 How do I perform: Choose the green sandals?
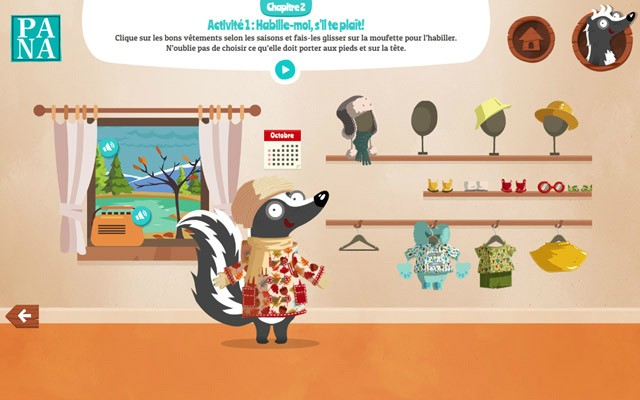pyautogui.click(x=579, y=187)
